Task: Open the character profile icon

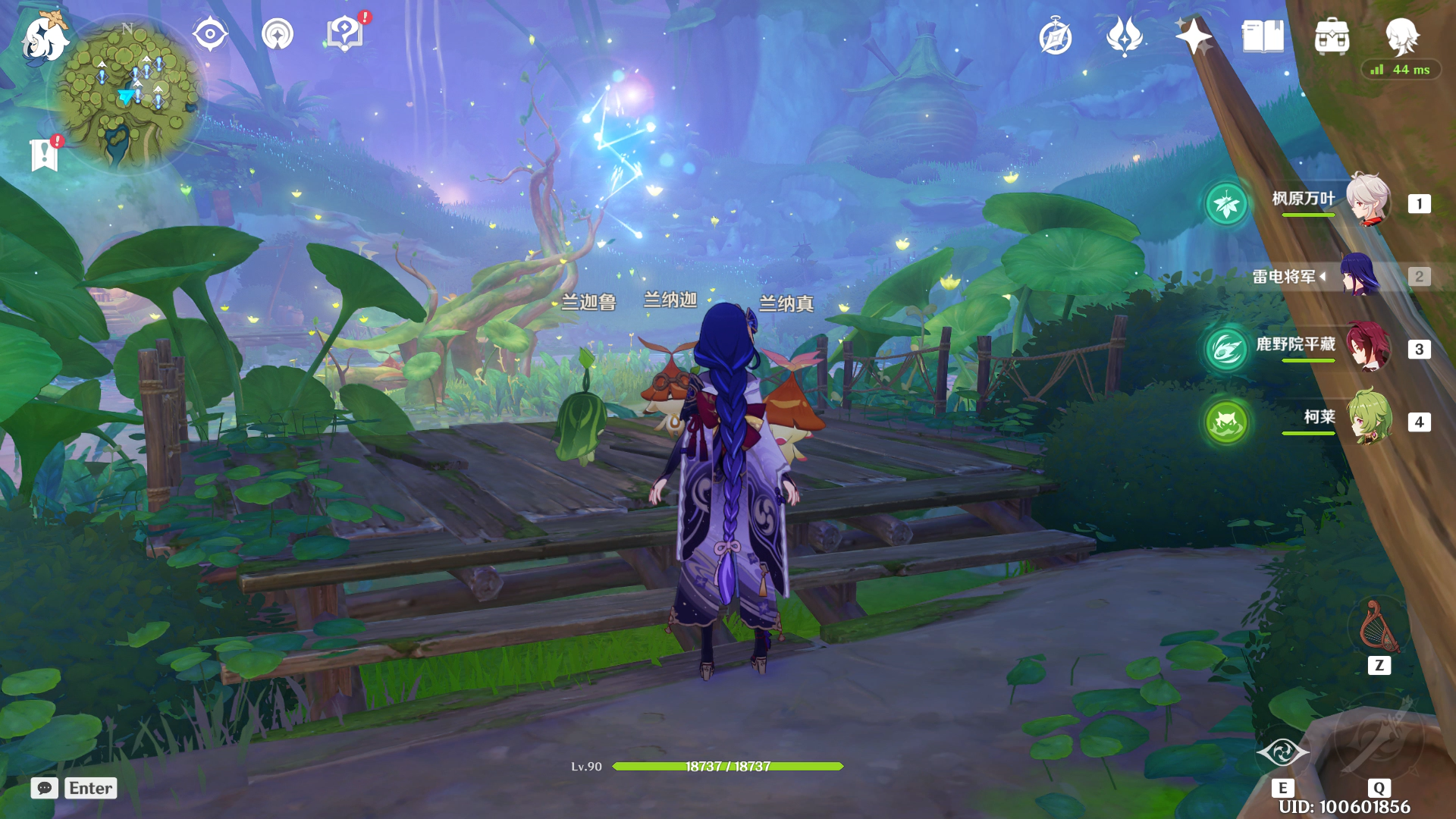Action: point(1401,36)
